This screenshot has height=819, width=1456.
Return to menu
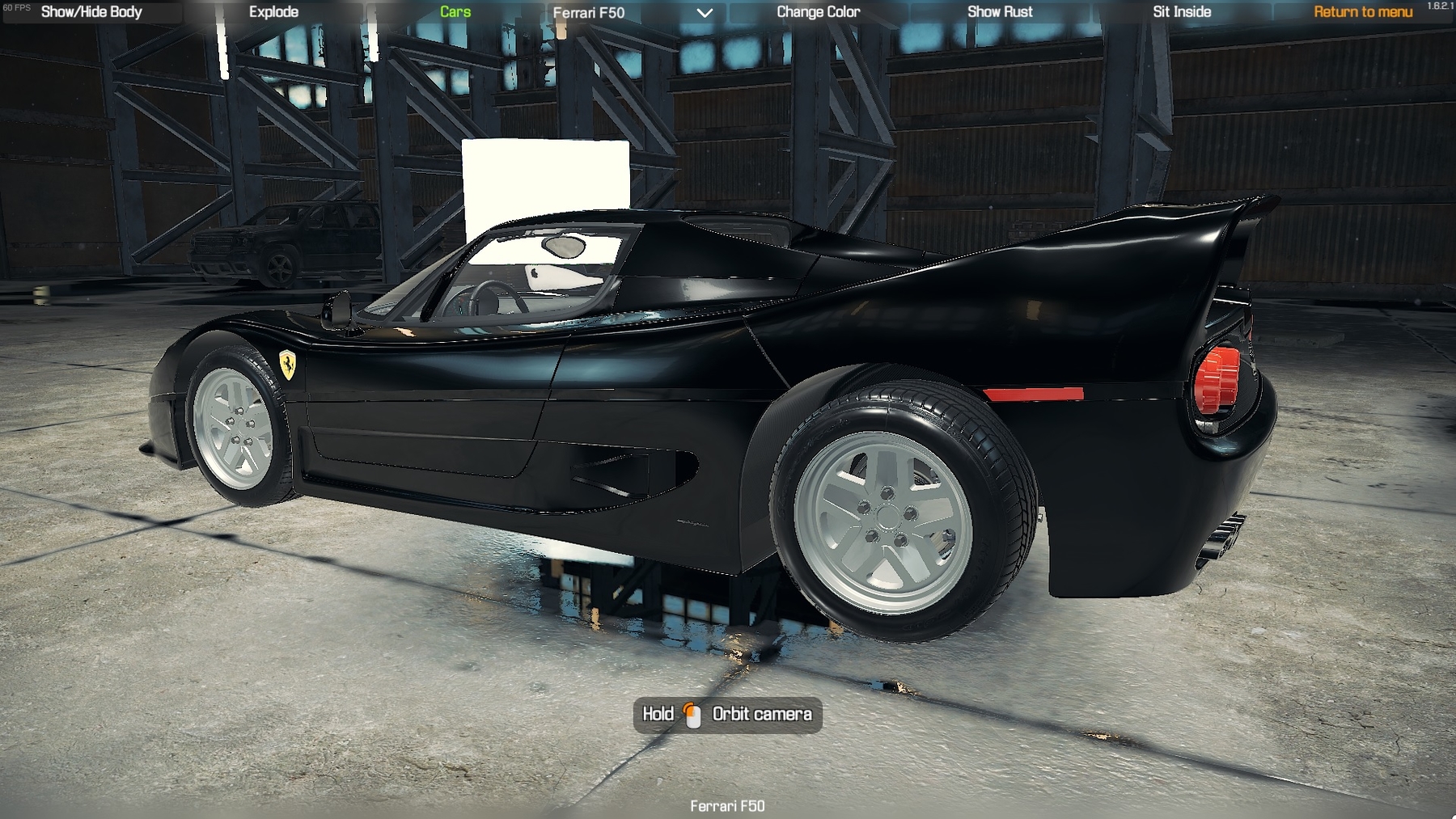[1363, 12]
